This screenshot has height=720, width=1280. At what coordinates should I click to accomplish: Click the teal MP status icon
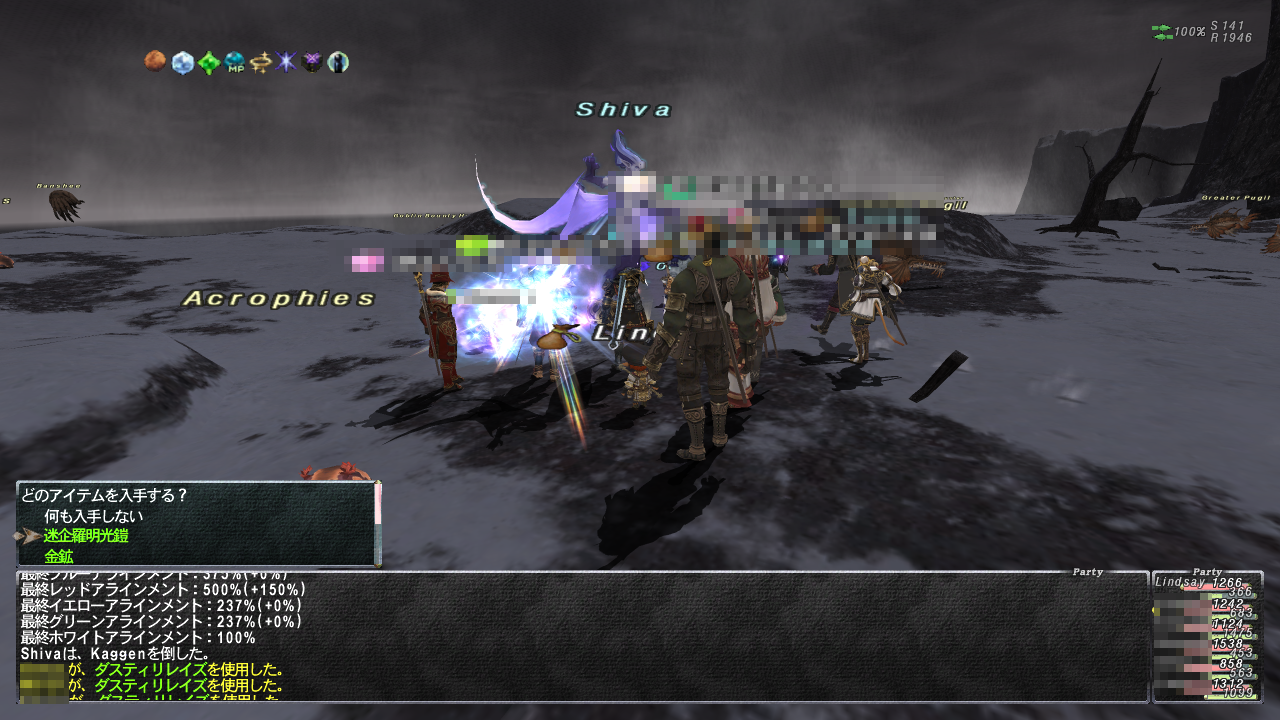[235, 63]
